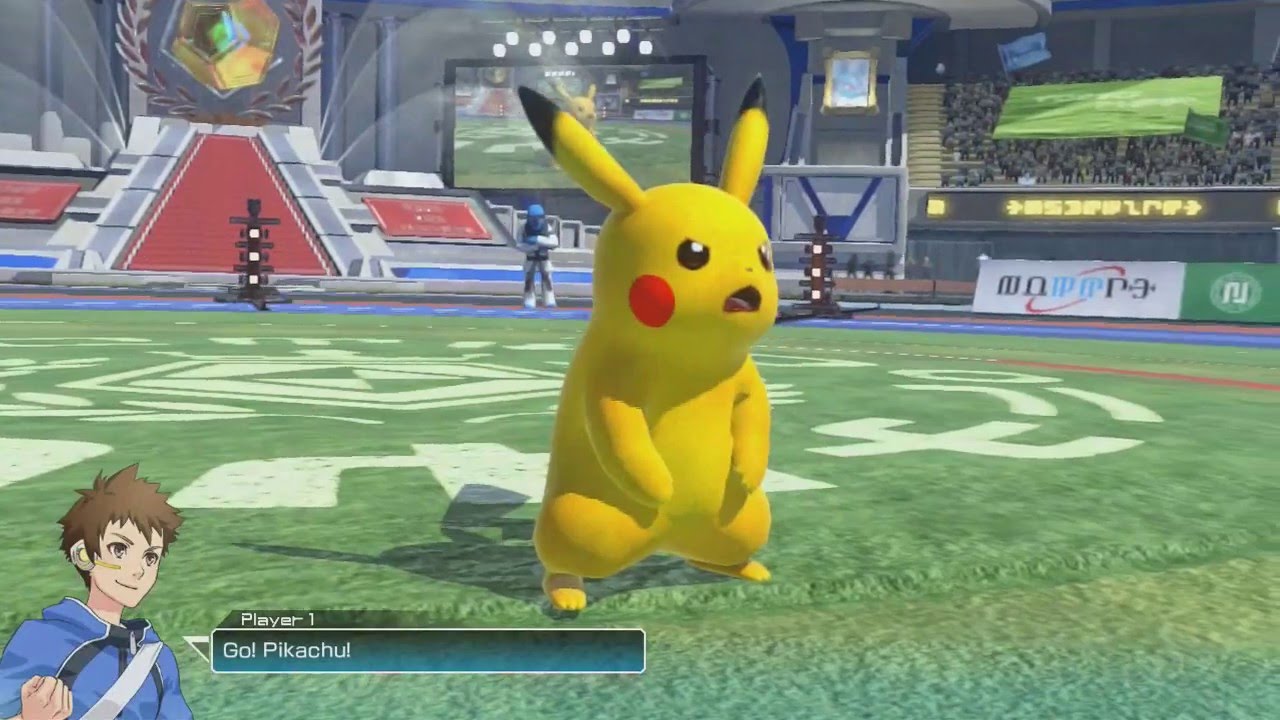1280x720 pixels.
Task: Click the referee standing near the stairs
Action: [535, 255]
